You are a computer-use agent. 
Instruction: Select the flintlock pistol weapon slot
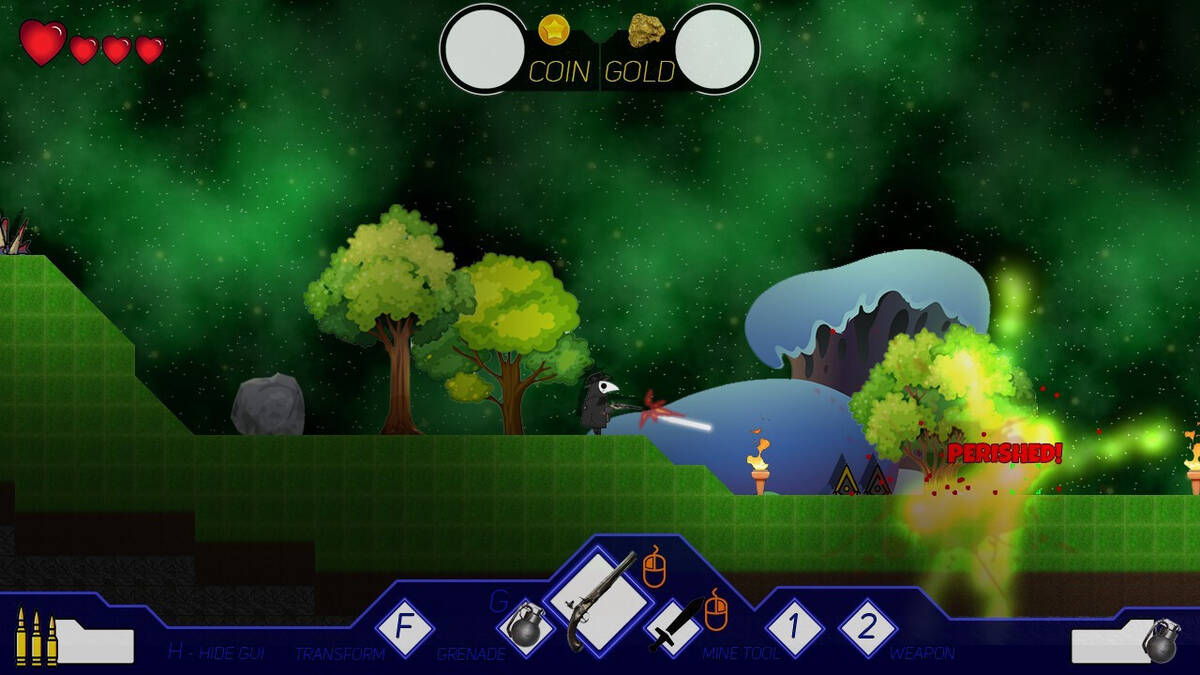click(x=598, y=601)
